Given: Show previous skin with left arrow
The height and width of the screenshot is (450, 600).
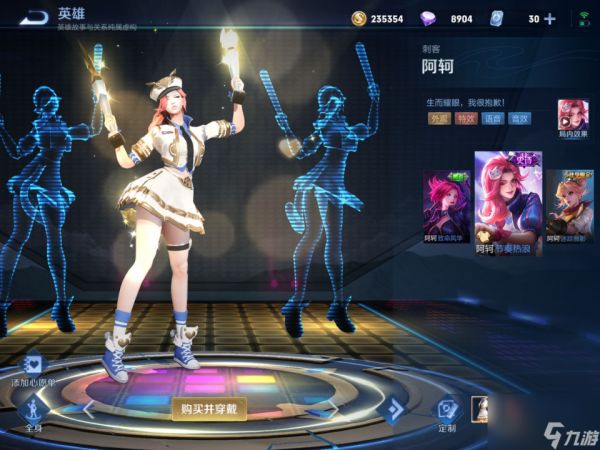Looking at the screenshot, I should coord(88,408).
